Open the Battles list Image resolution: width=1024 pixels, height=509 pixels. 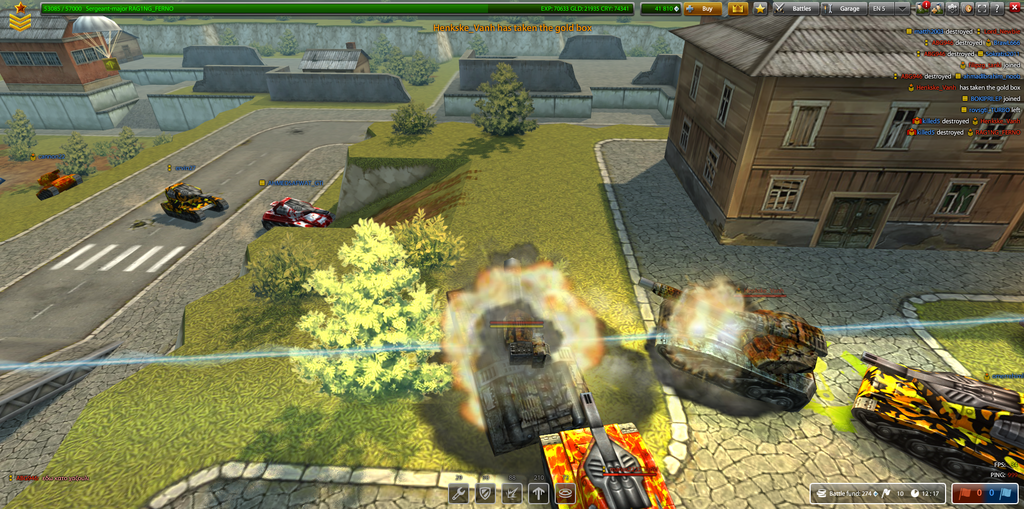[x=796, y=8]
